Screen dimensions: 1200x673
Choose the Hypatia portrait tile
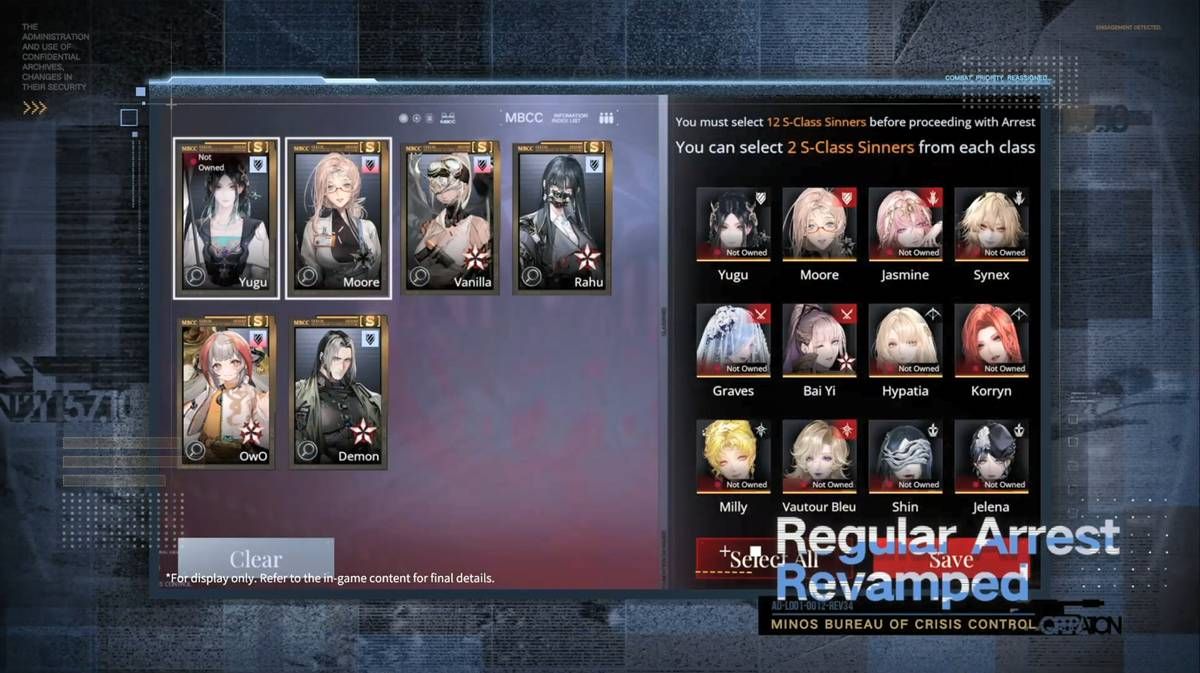click(906, 339)
